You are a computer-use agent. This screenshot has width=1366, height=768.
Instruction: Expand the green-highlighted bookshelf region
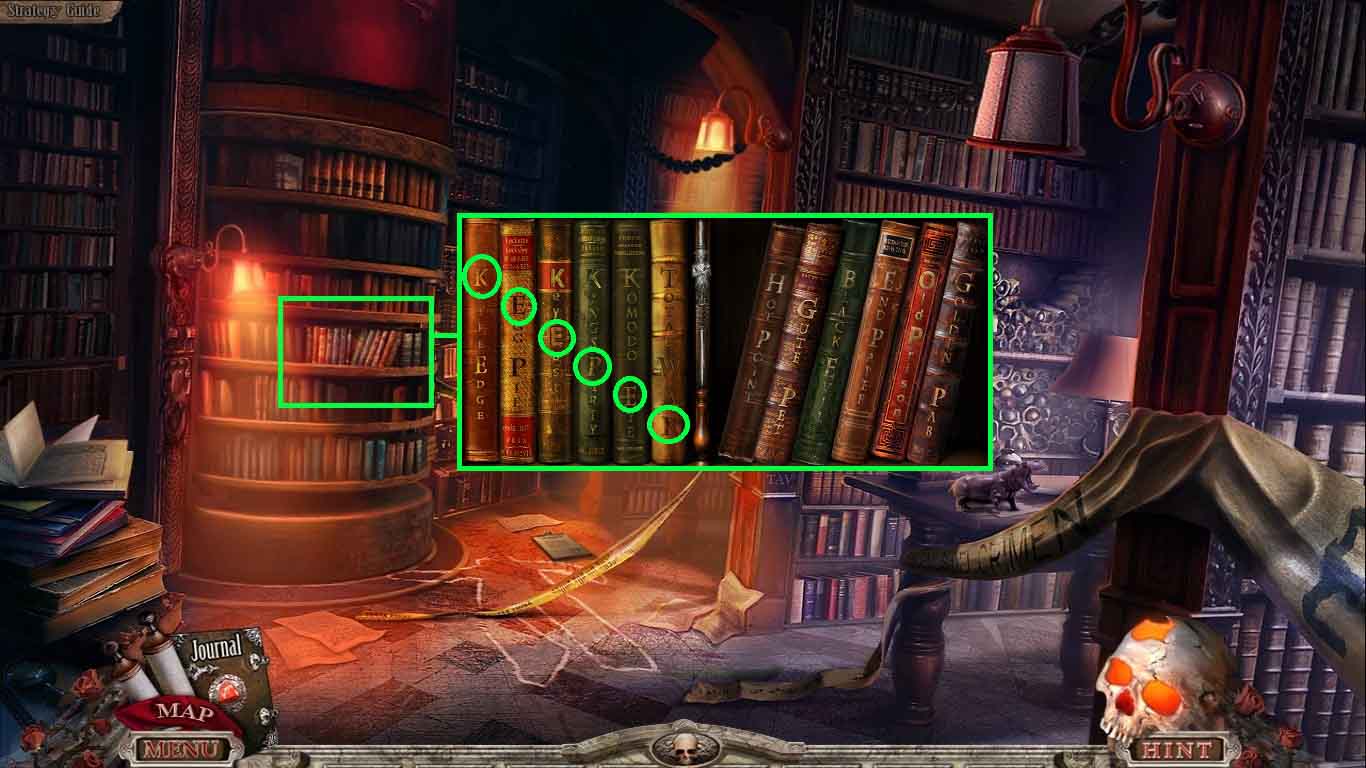(x=357, y=352)
